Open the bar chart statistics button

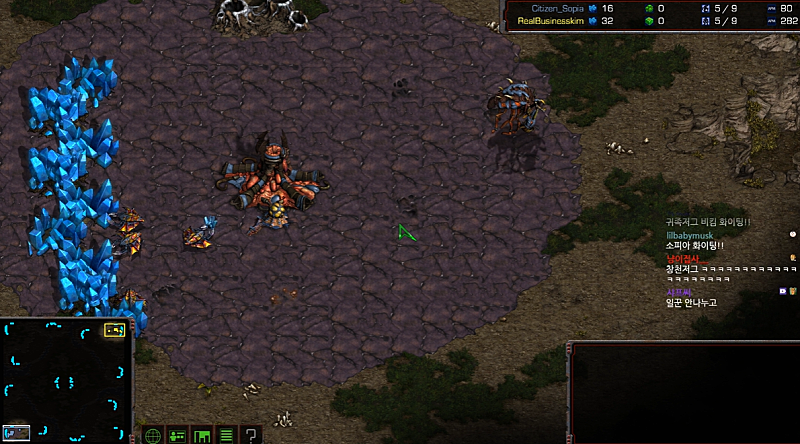pyautogui.click(x=202, y=435)
